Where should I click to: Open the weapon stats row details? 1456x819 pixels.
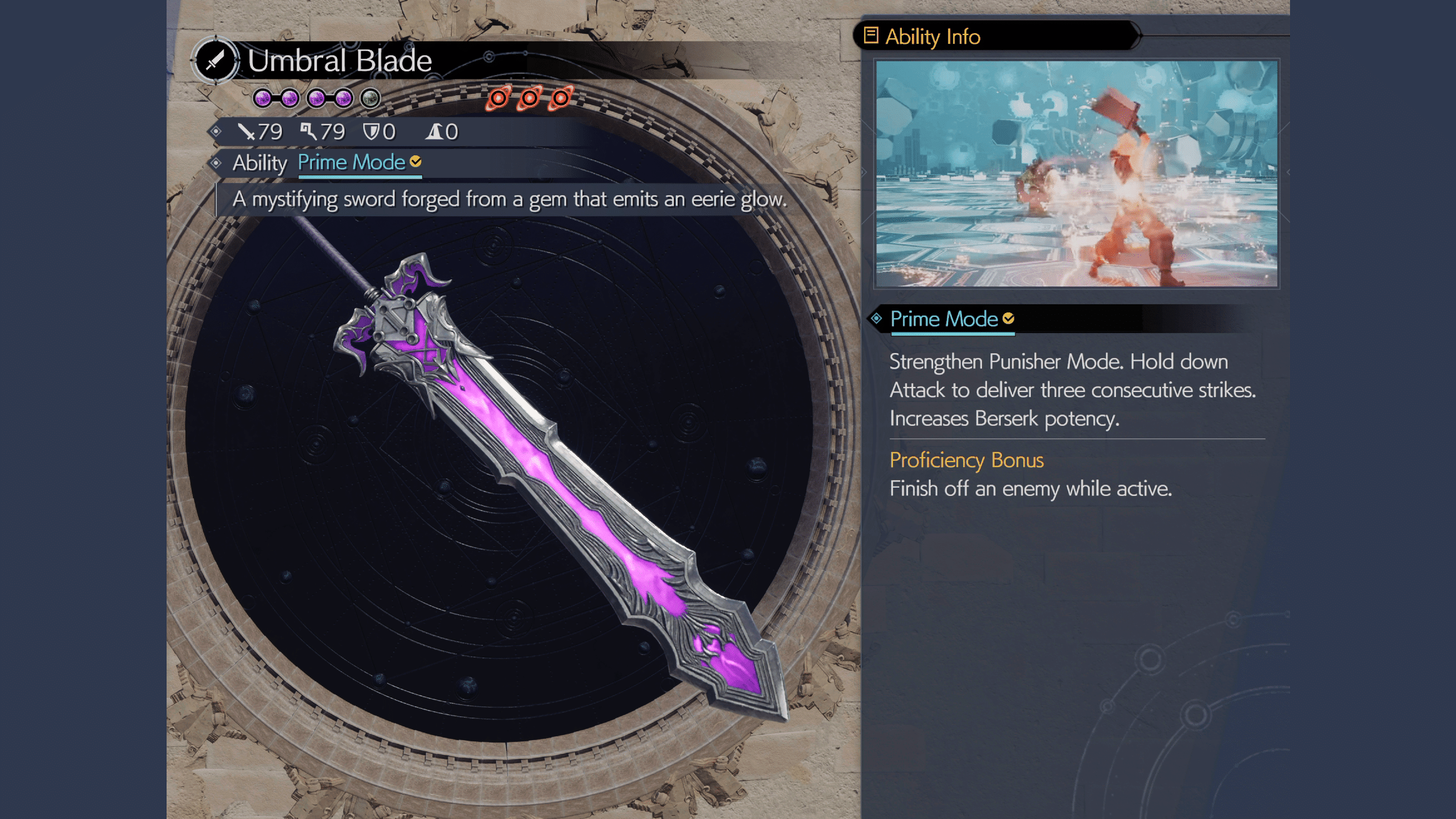[344, 132]
